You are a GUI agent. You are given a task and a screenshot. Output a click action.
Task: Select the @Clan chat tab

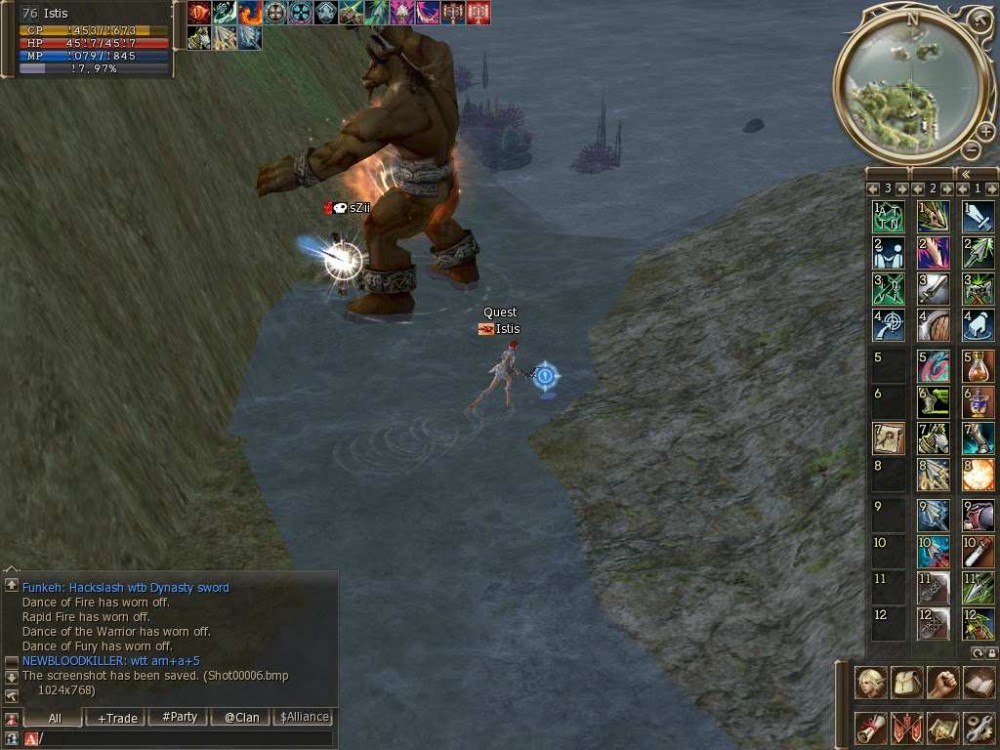pyautogui.click(x=241, y=717)
